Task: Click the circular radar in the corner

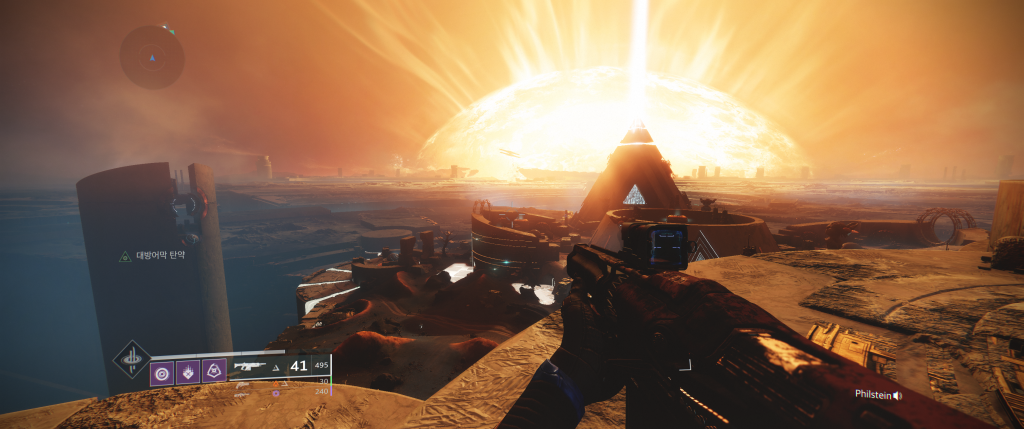Action: 152,57
